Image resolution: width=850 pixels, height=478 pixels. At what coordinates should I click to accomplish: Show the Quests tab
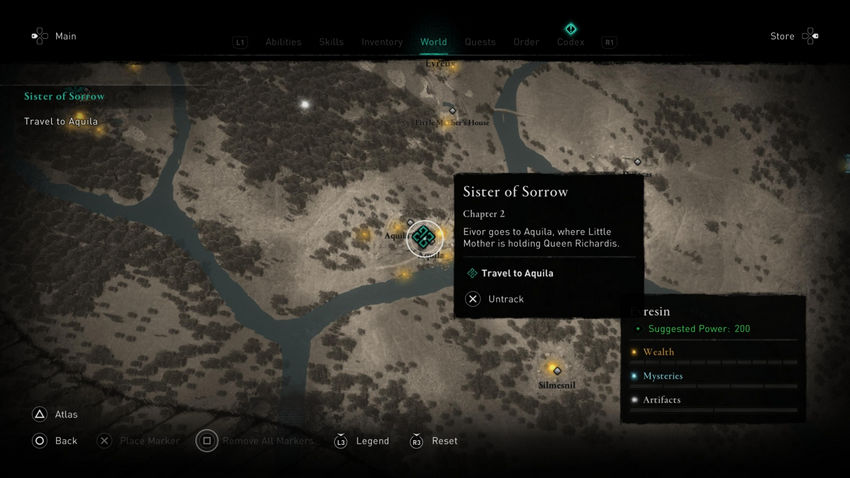pos(480,42)
